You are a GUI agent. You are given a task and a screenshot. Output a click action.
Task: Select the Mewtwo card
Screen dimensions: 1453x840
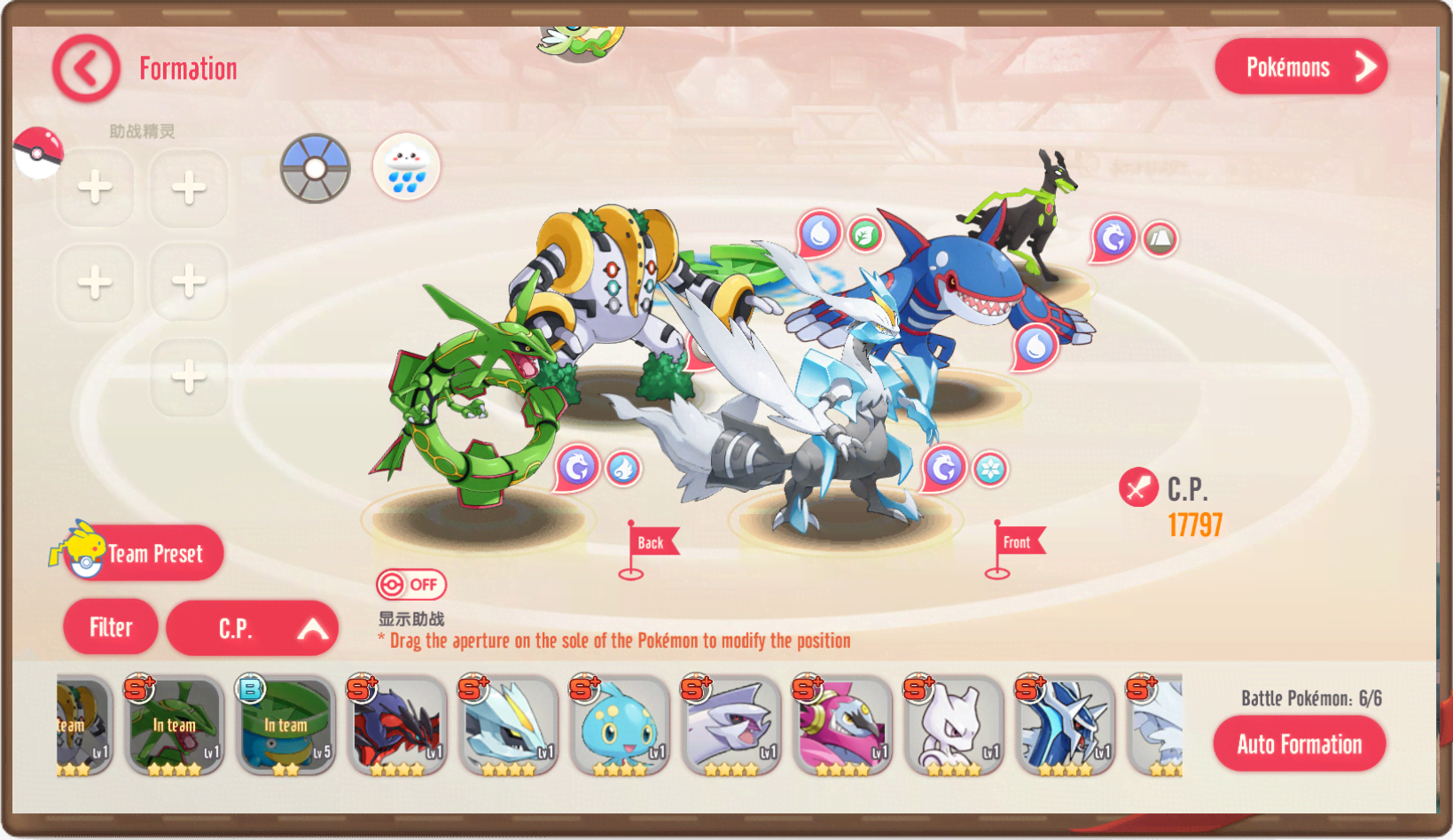click(953, 725)
